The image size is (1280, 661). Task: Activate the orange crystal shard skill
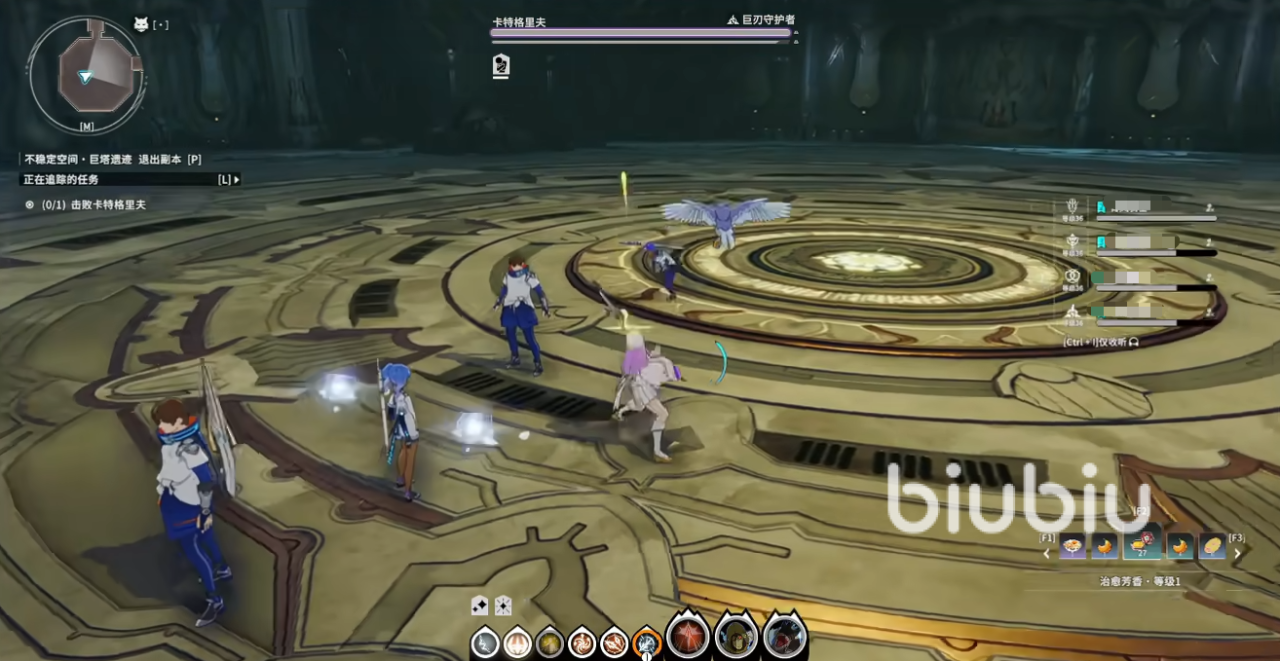click(x=614, y=642)
